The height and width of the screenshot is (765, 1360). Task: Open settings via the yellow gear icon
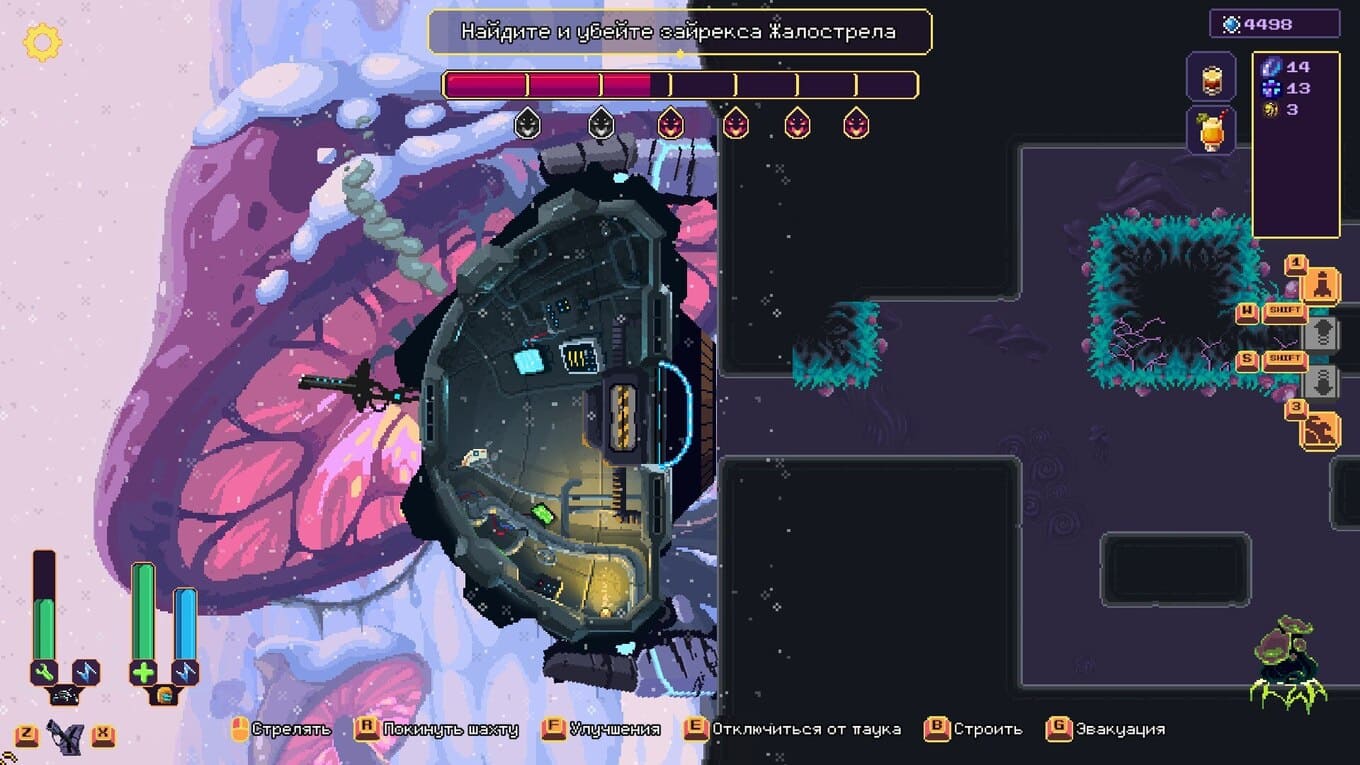tap(42, 42)
